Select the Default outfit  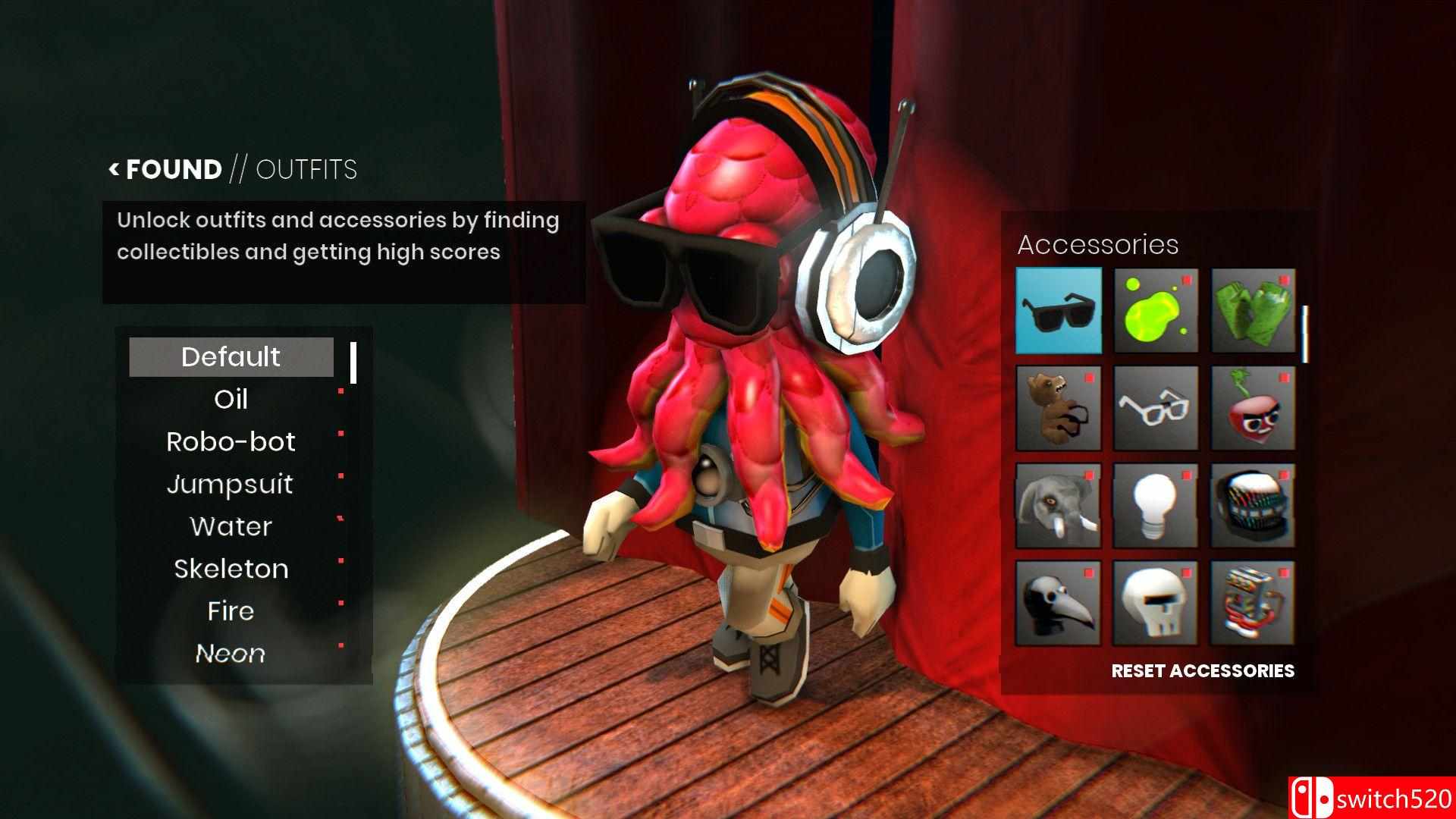tap(231, 357)
